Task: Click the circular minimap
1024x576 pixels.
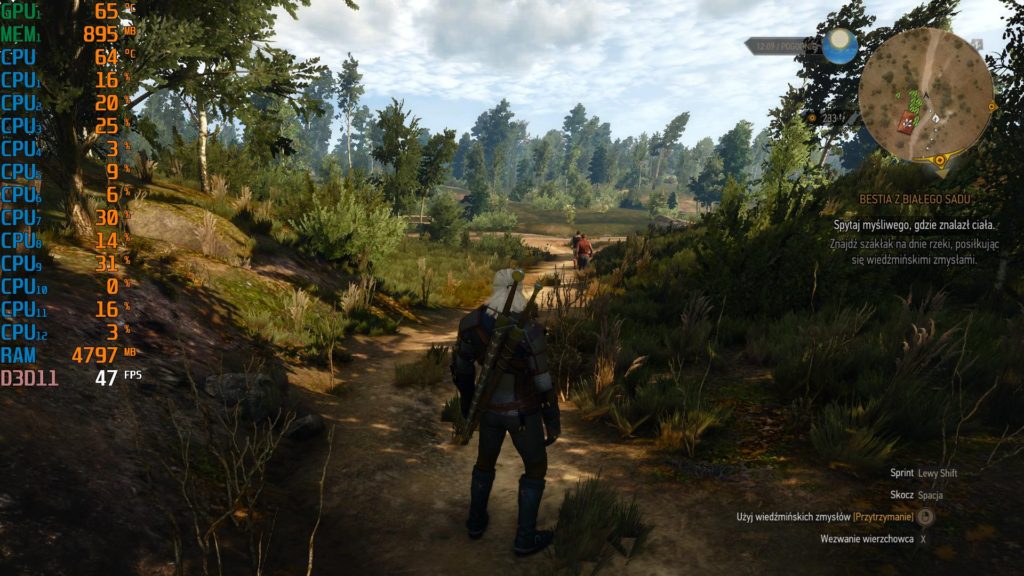Action: 926,93
